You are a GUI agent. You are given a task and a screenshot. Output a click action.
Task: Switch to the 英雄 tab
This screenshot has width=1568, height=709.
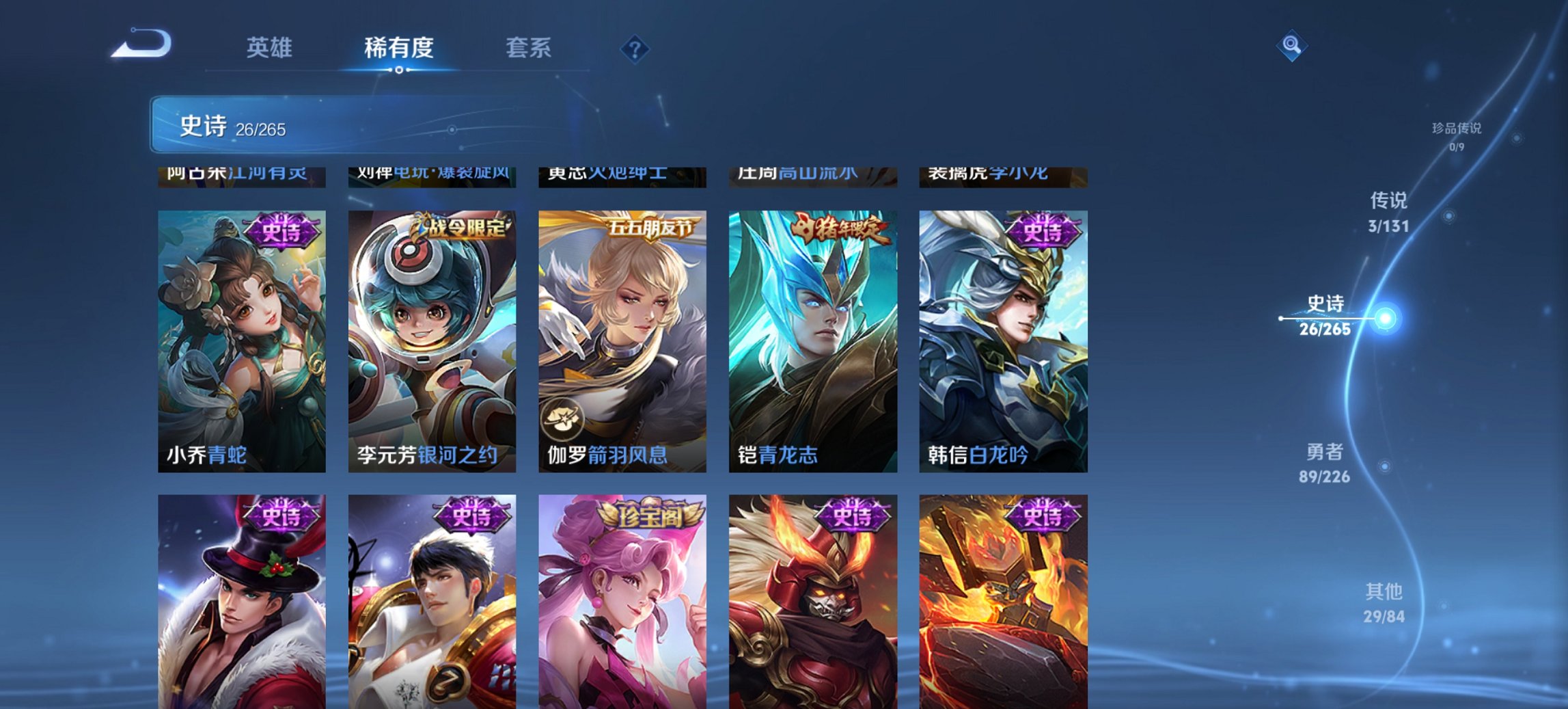point(271,48)
